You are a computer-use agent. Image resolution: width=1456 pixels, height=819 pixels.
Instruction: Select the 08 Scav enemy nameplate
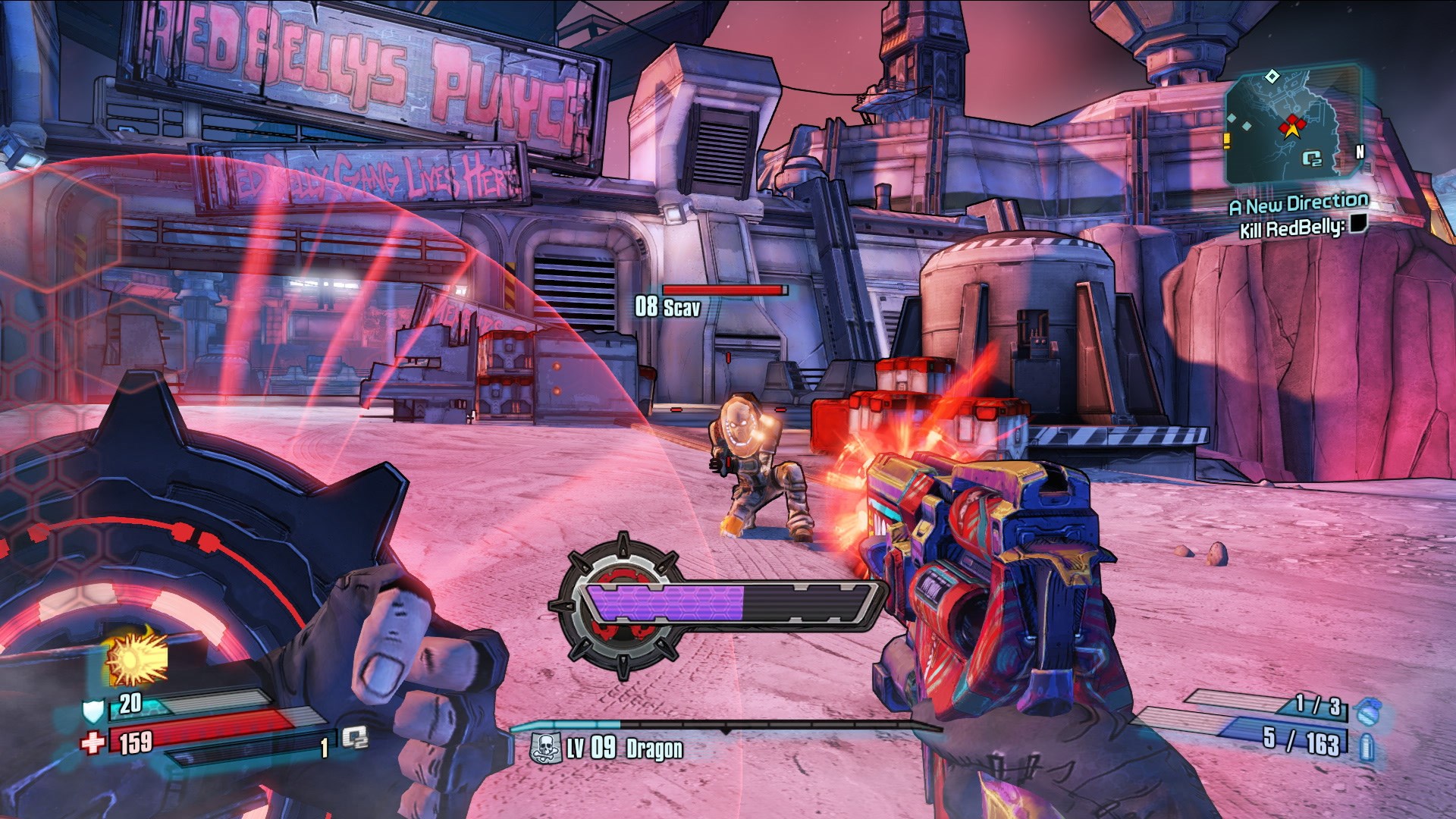pyautogui.click(x=667, y=307)
